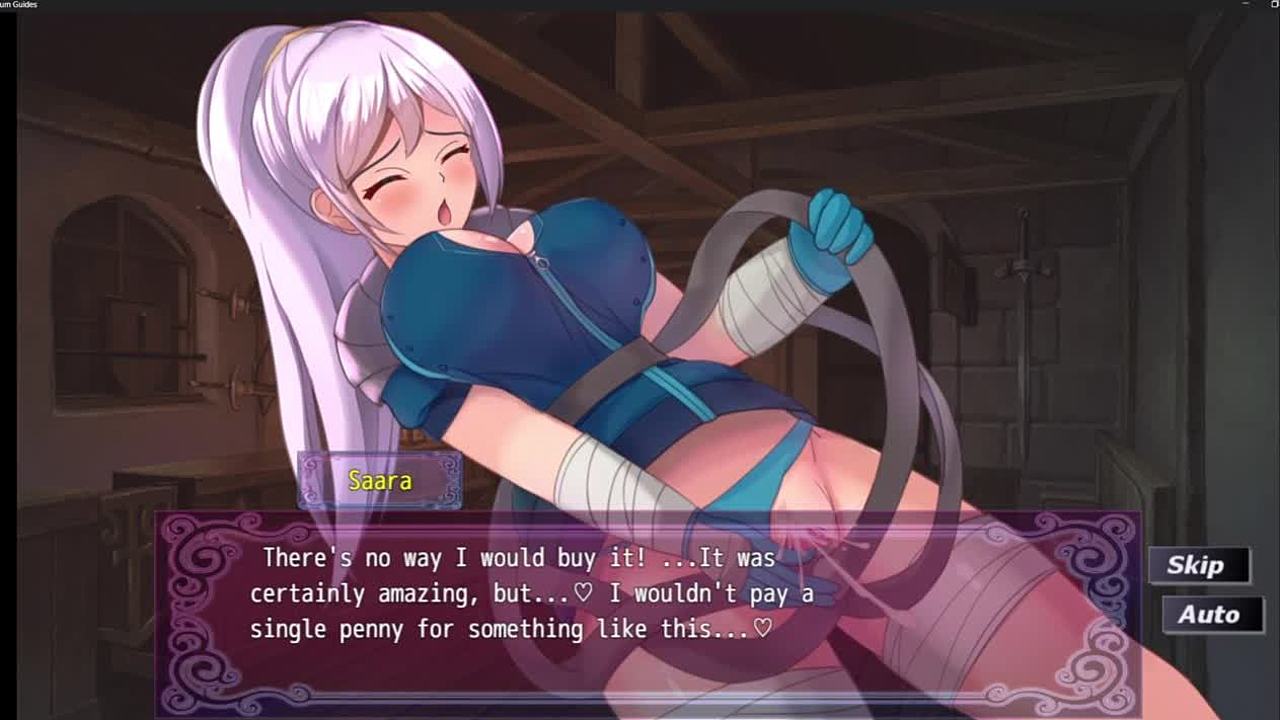Skip the dialogue with the Skip button
This screenshot has width=1280, height=720.
point(1198,566)
